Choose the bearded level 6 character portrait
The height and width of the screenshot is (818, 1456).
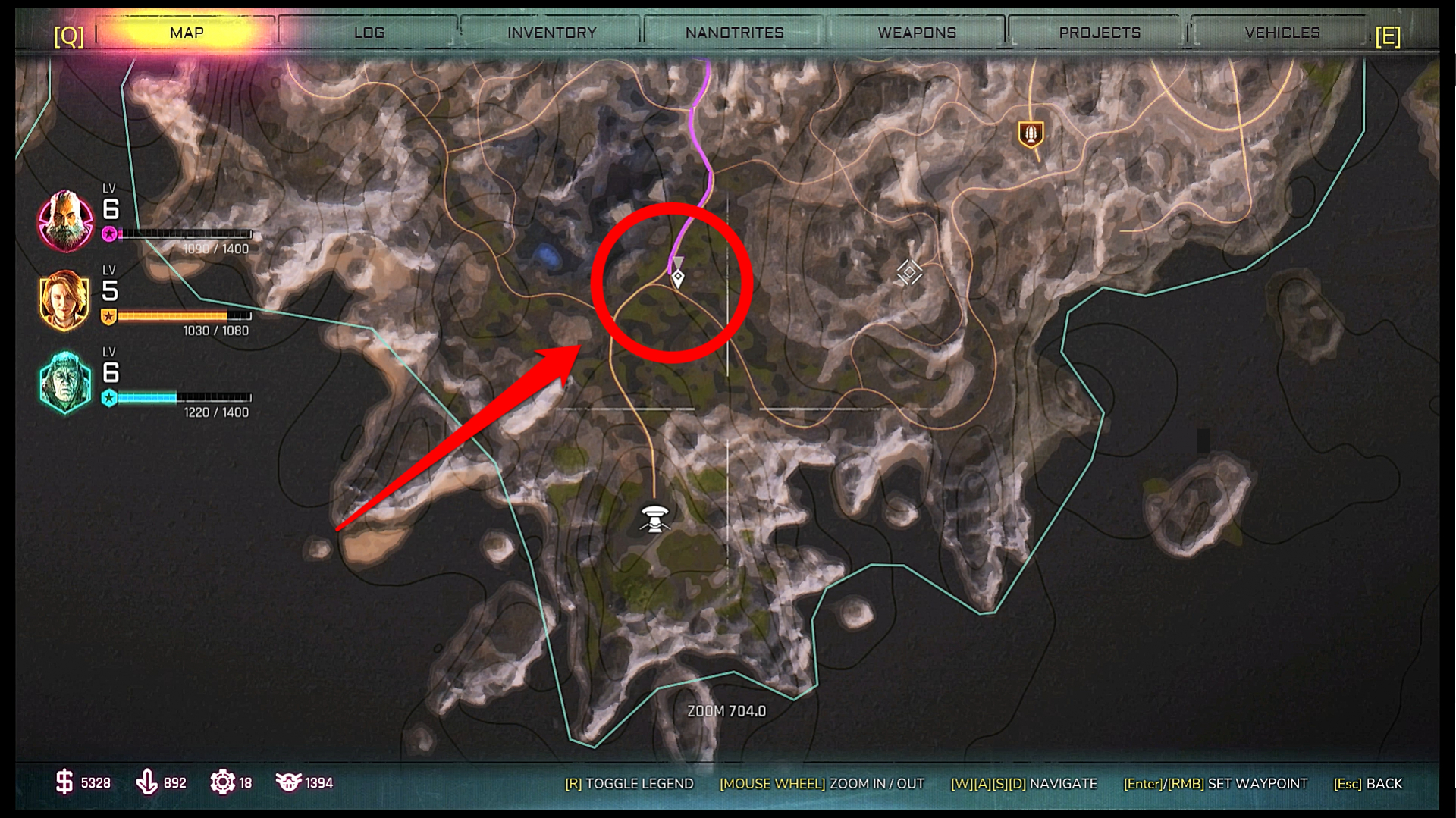[x=65, y=221]
